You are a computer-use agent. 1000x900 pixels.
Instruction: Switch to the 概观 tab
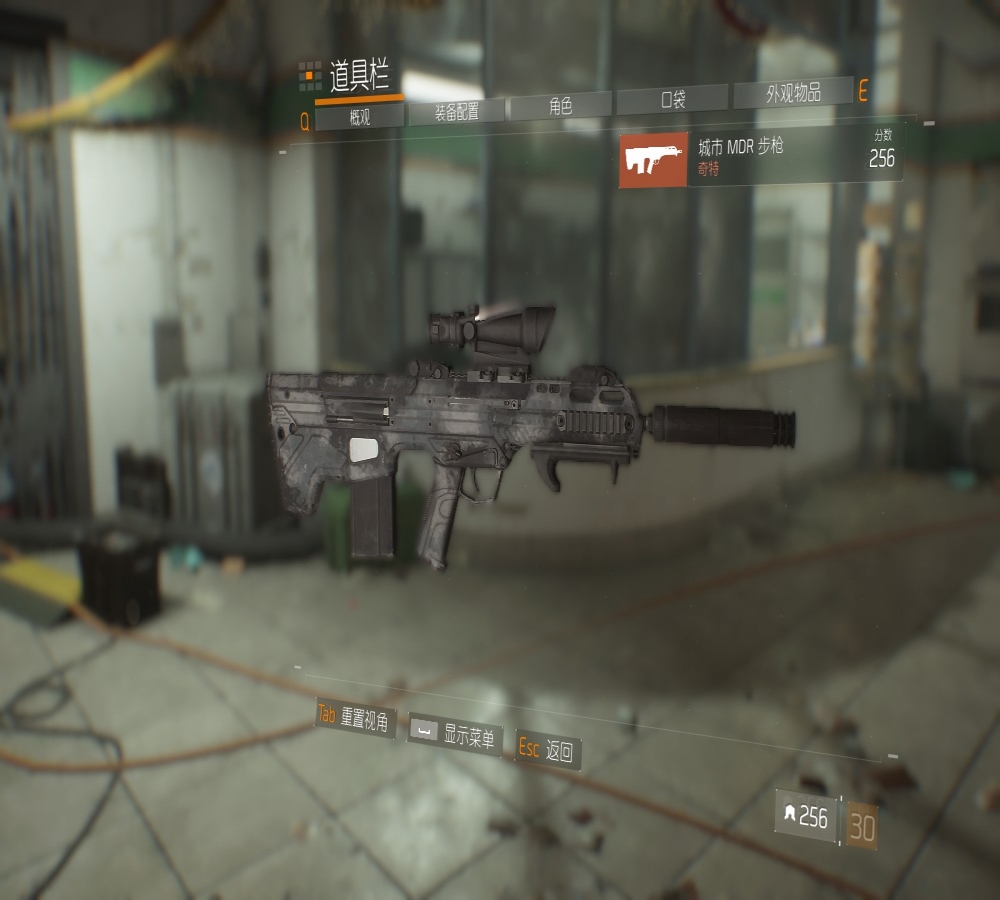[359, 117]
